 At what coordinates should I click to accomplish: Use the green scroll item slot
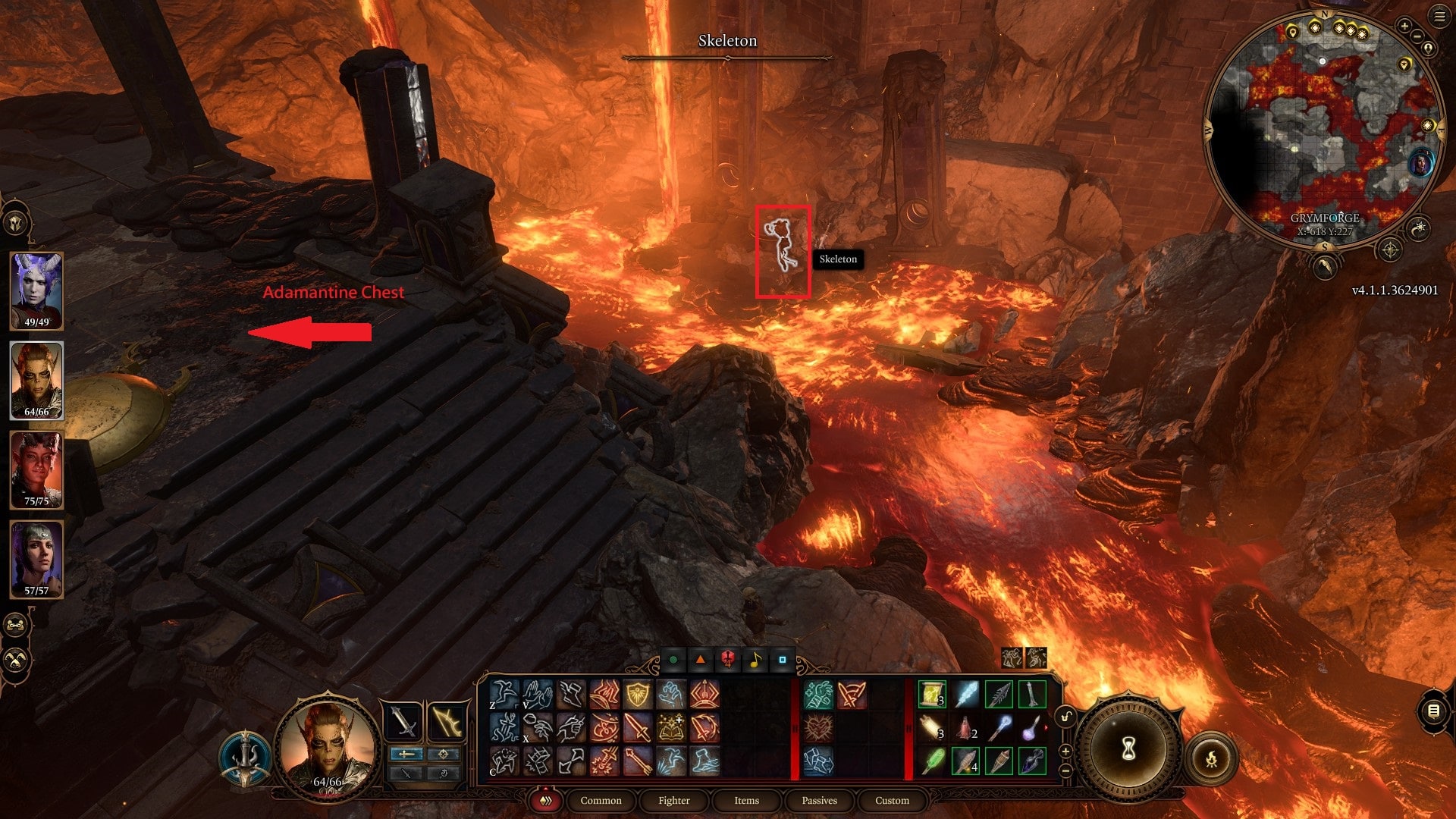pyautogui.click(x=932, y=695)
